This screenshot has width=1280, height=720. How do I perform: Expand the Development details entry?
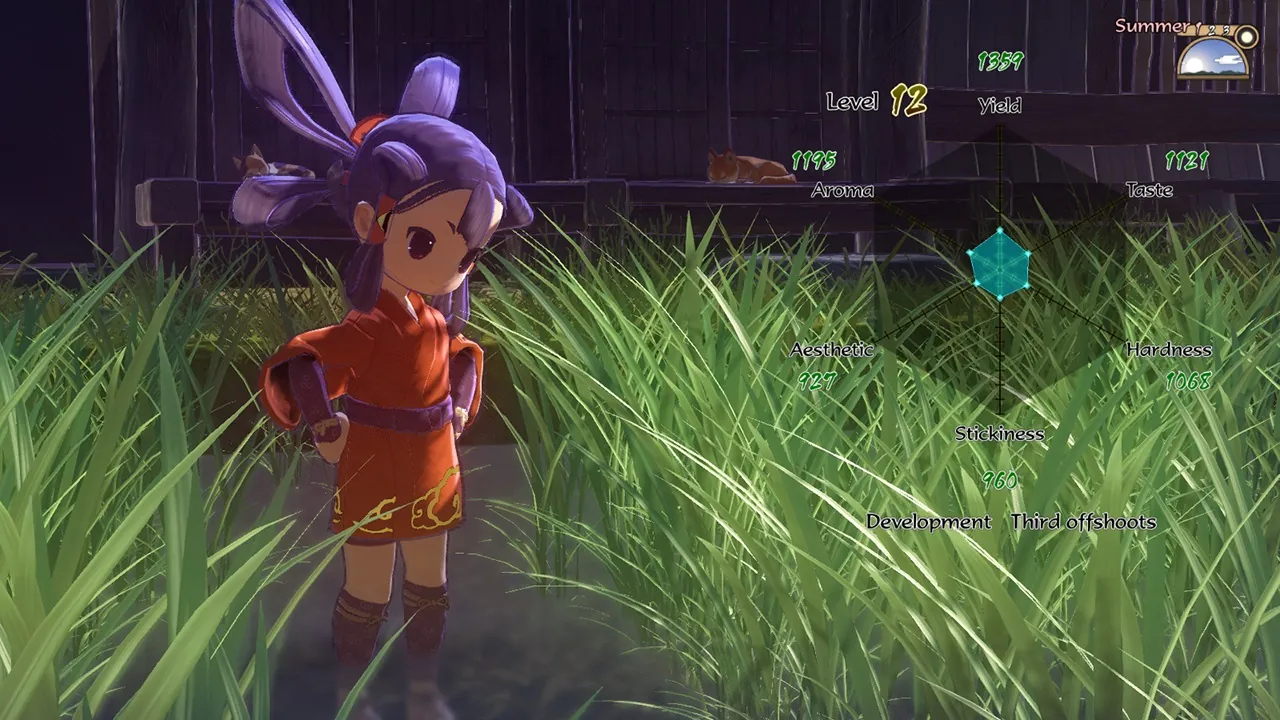[929, 521]
